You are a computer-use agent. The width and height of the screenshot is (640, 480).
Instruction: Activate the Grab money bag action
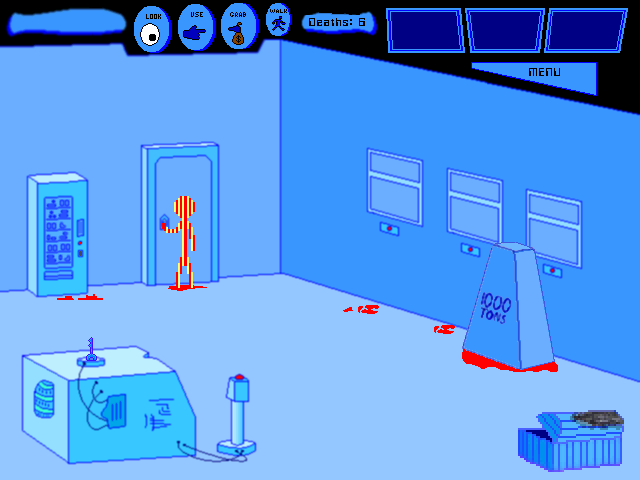(238, 27)
